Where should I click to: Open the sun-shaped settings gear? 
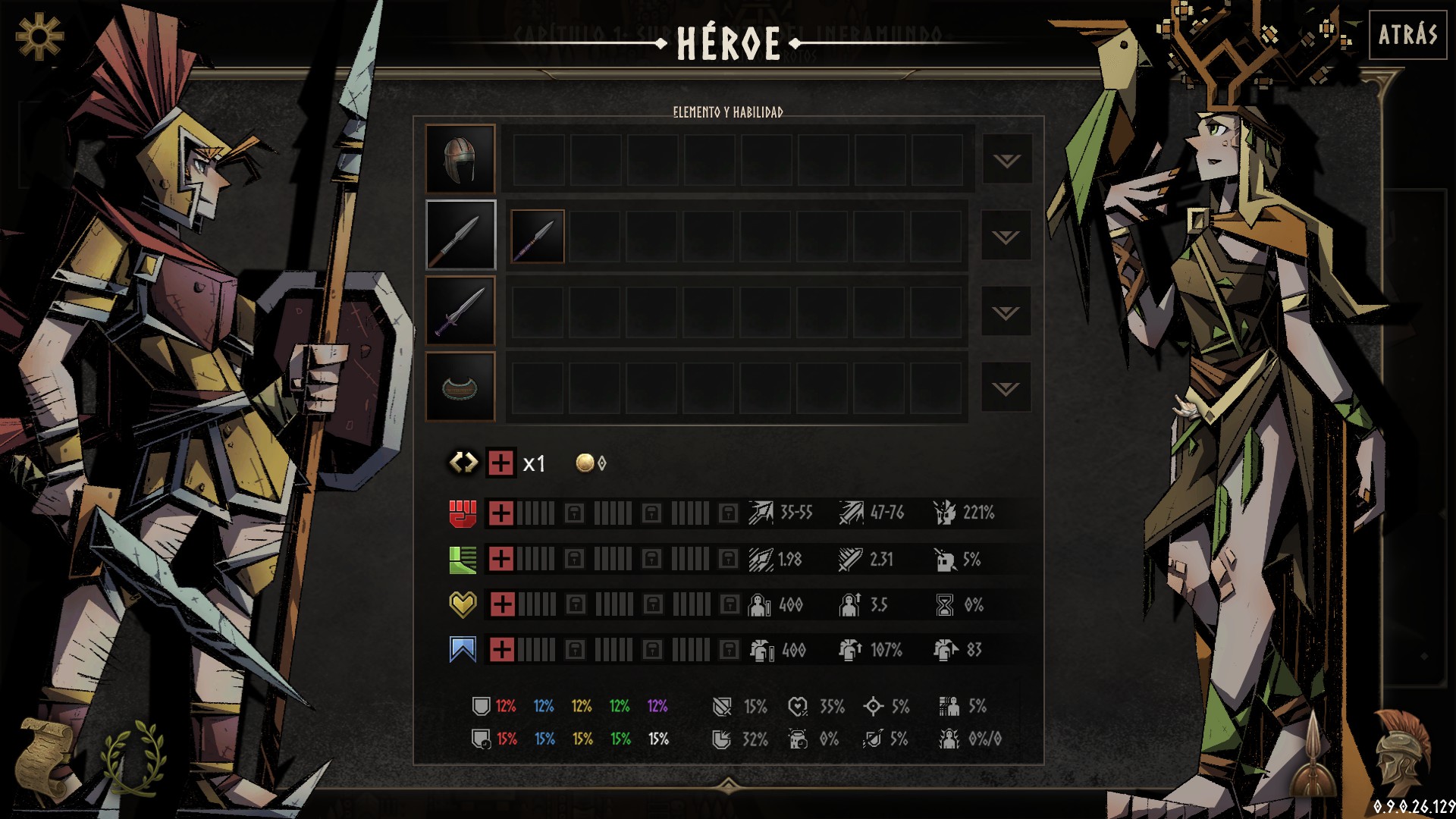click(x=39, y=36)
